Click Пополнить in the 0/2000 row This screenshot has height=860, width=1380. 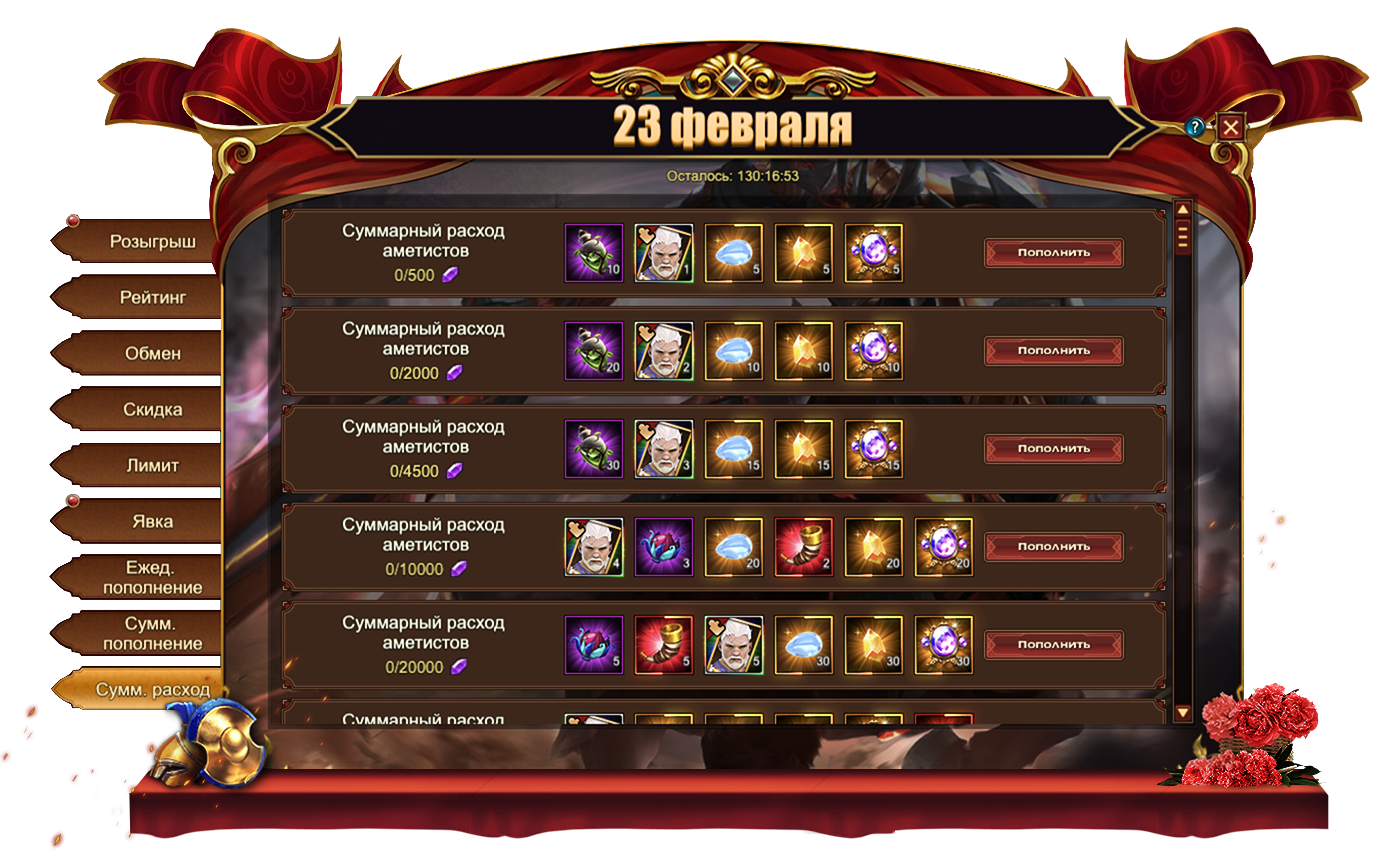point(1053,350)
